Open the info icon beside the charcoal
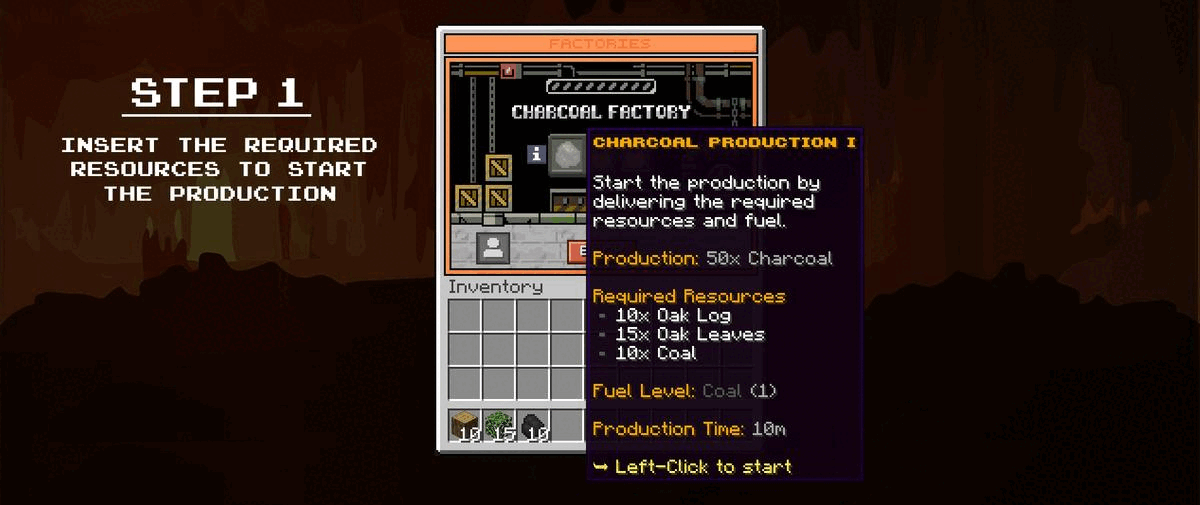The height and width of the screenshot is (505, 1200). click(x=536, y=154)
